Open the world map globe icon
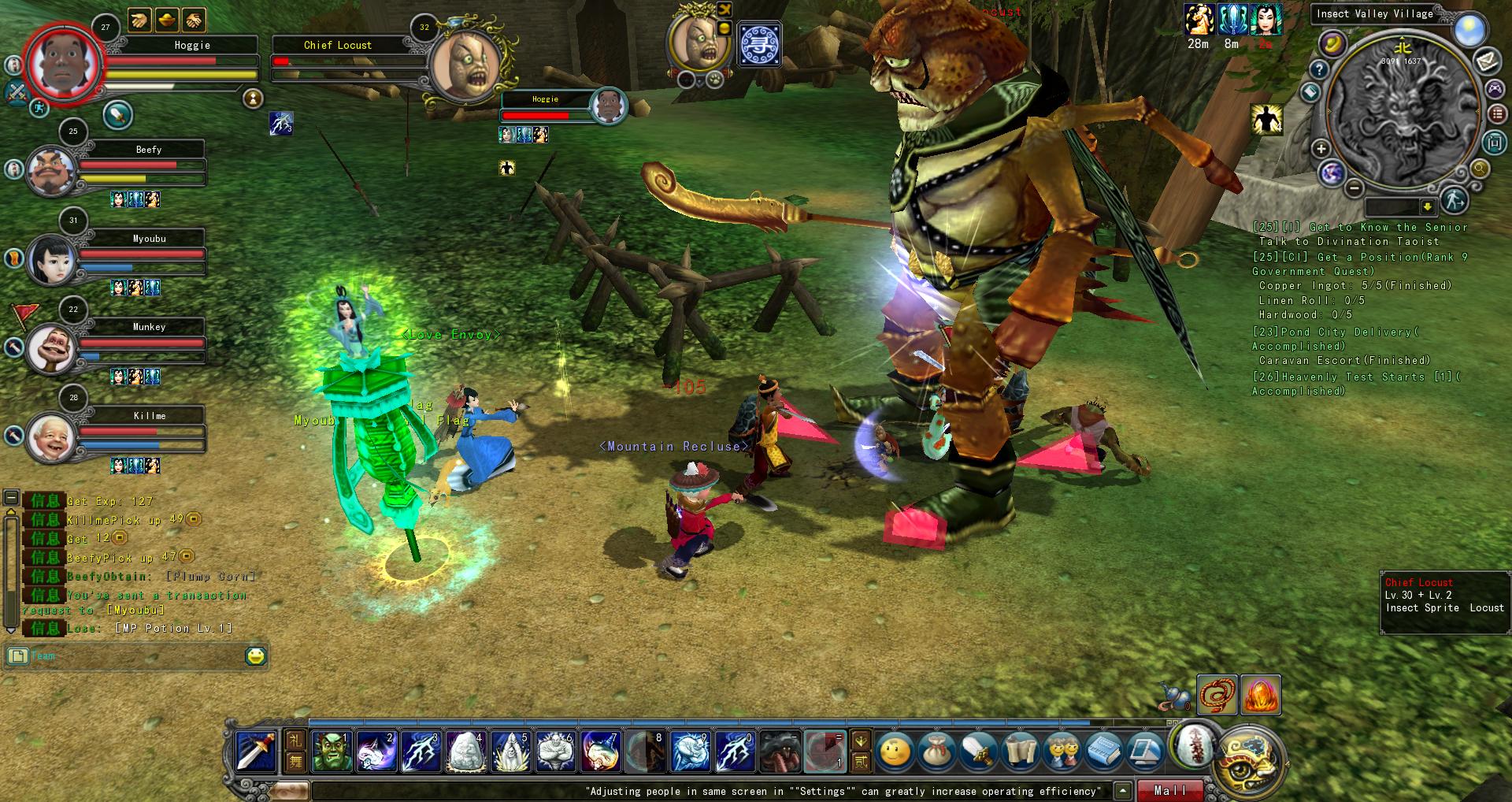Screen dimensions: 1512x802 tap(1332, 173)
